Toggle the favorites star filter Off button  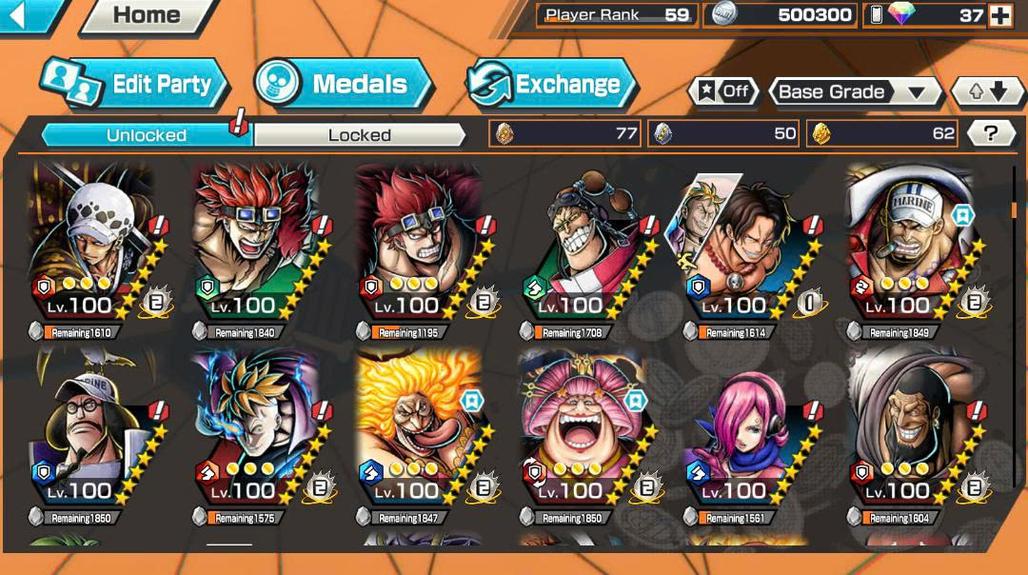pos(723,92)
